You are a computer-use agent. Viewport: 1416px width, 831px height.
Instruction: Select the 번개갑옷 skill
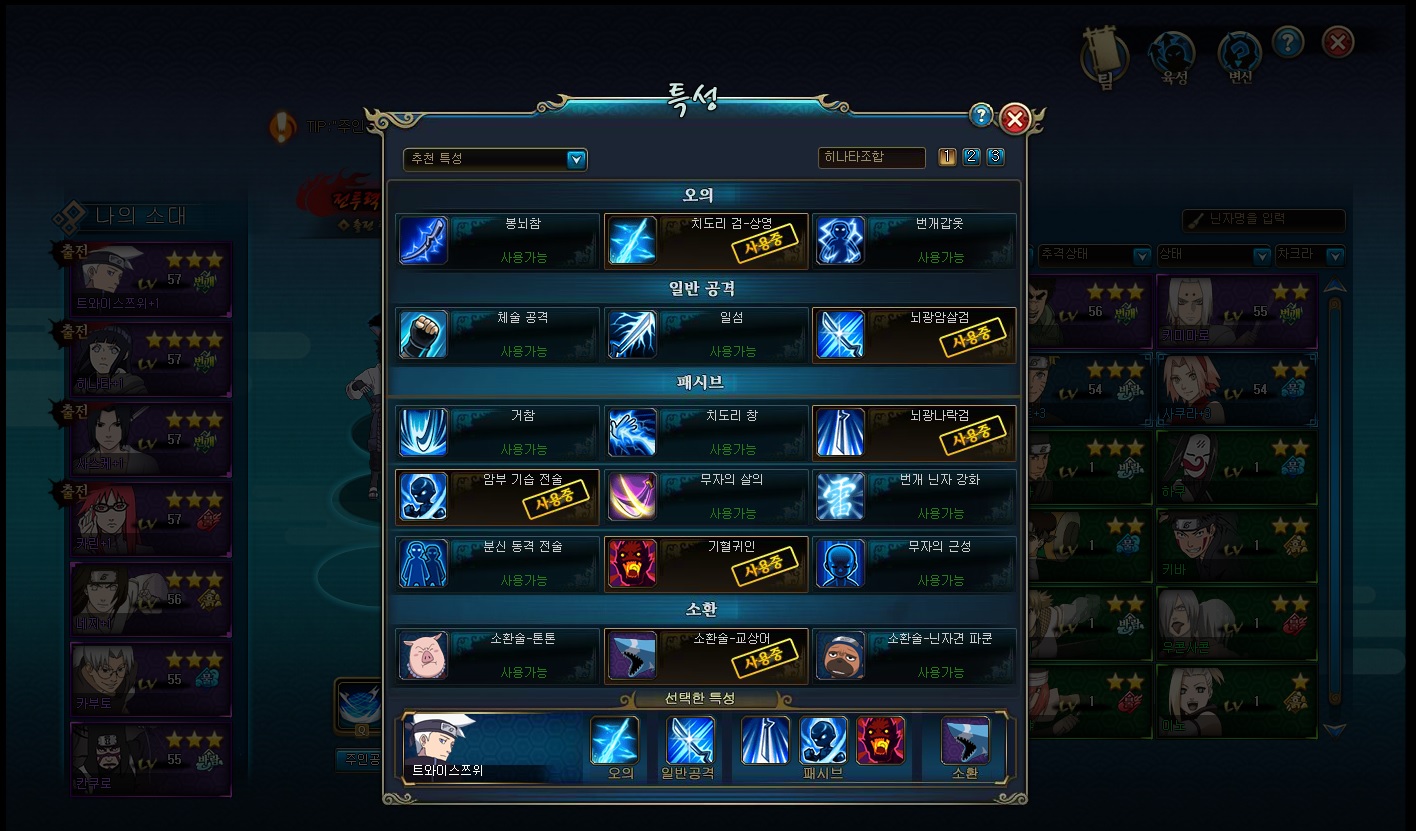point(914,241)
